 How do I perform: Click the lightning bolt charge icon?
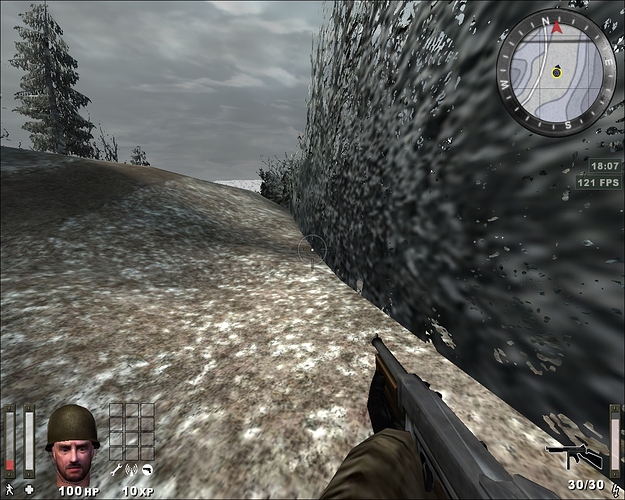tap(614, 489)
